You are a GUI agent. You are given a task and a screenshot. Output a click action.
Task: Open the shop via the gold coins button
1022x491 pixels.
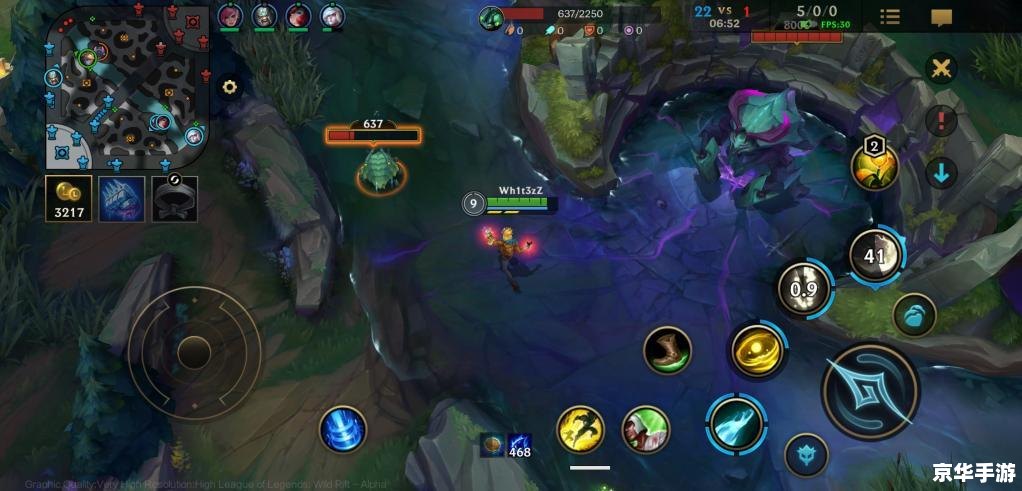[x=69, y=199]
